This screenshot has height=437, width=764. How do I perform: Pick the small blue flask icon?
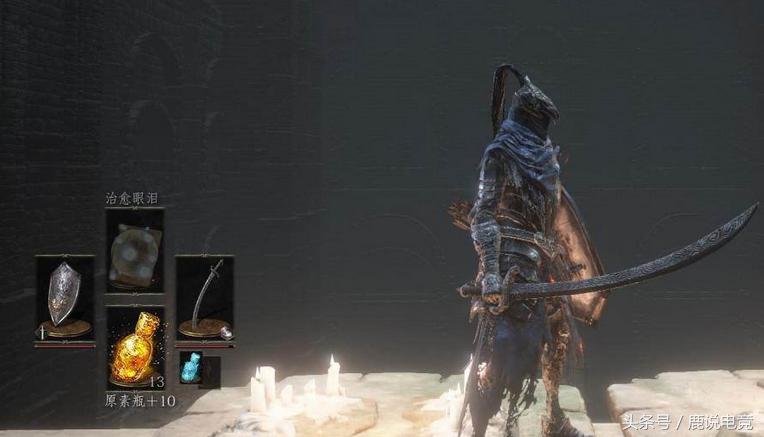click(x=190, y=368)
